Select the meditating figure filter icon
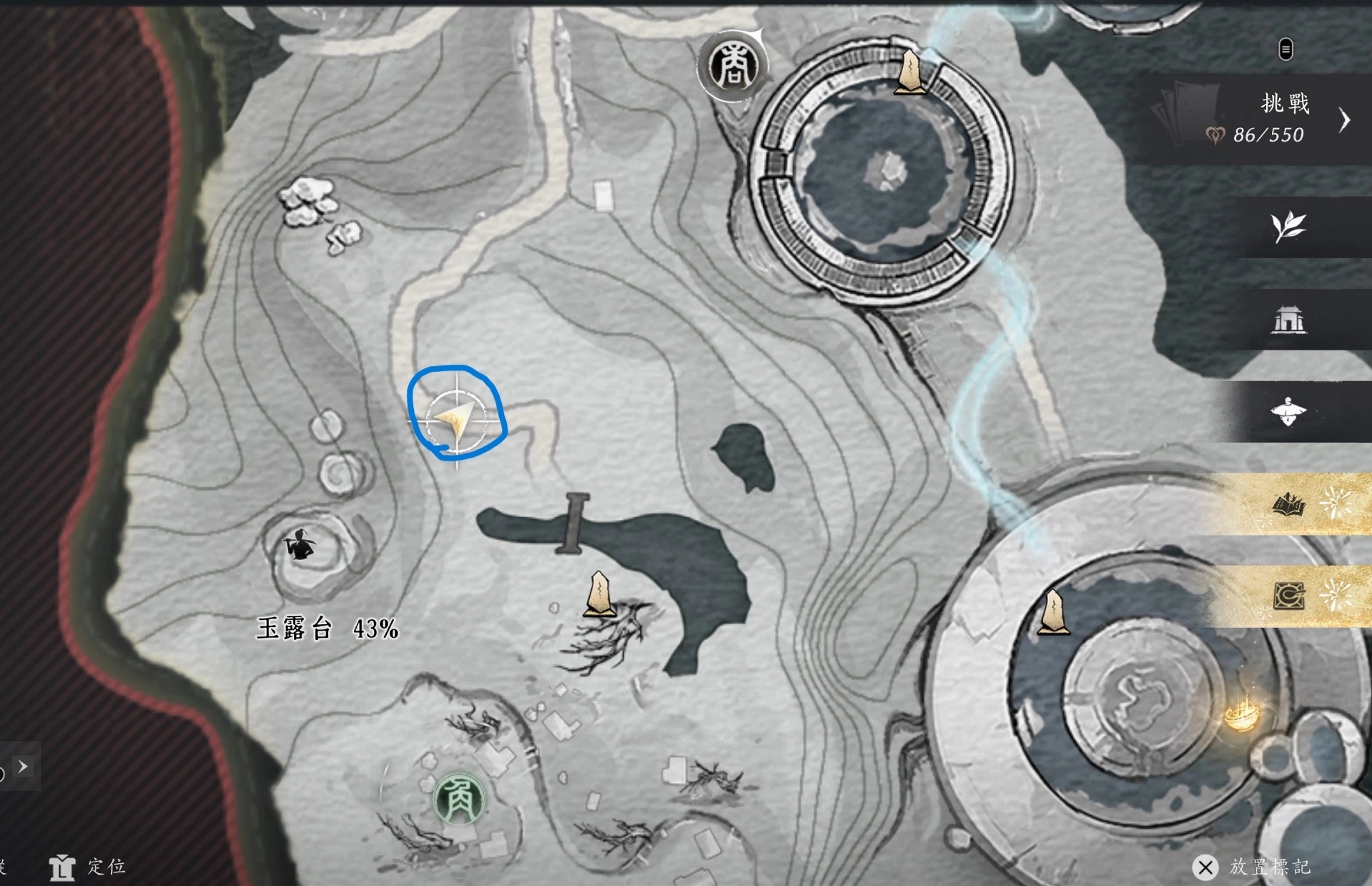This screenshot has height=886, width=1372. click(1288, 412)
